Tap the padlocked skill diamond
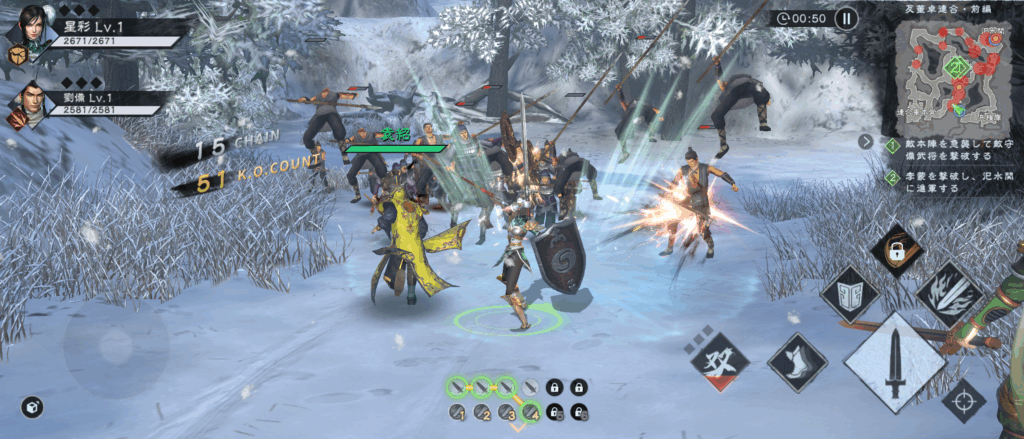Image resolution: width=1024 pixels, height=439 pixels. (x=896, y=250)
